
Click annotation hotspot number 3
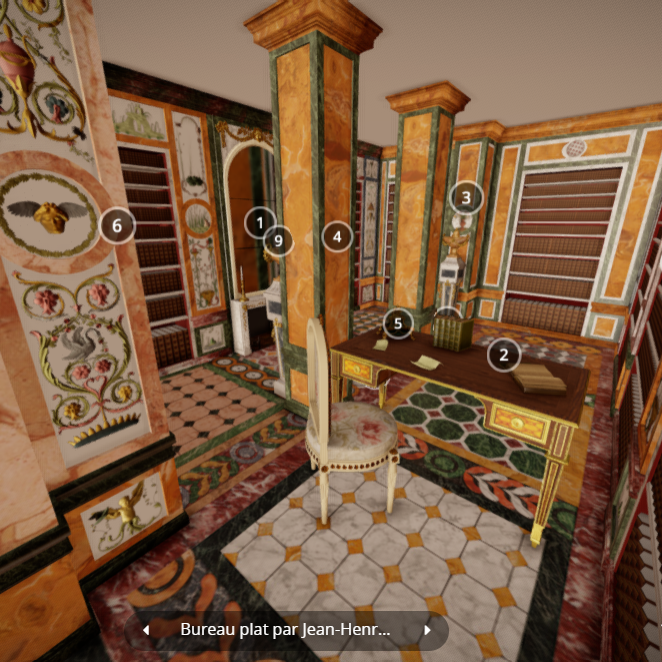[465, 197]
